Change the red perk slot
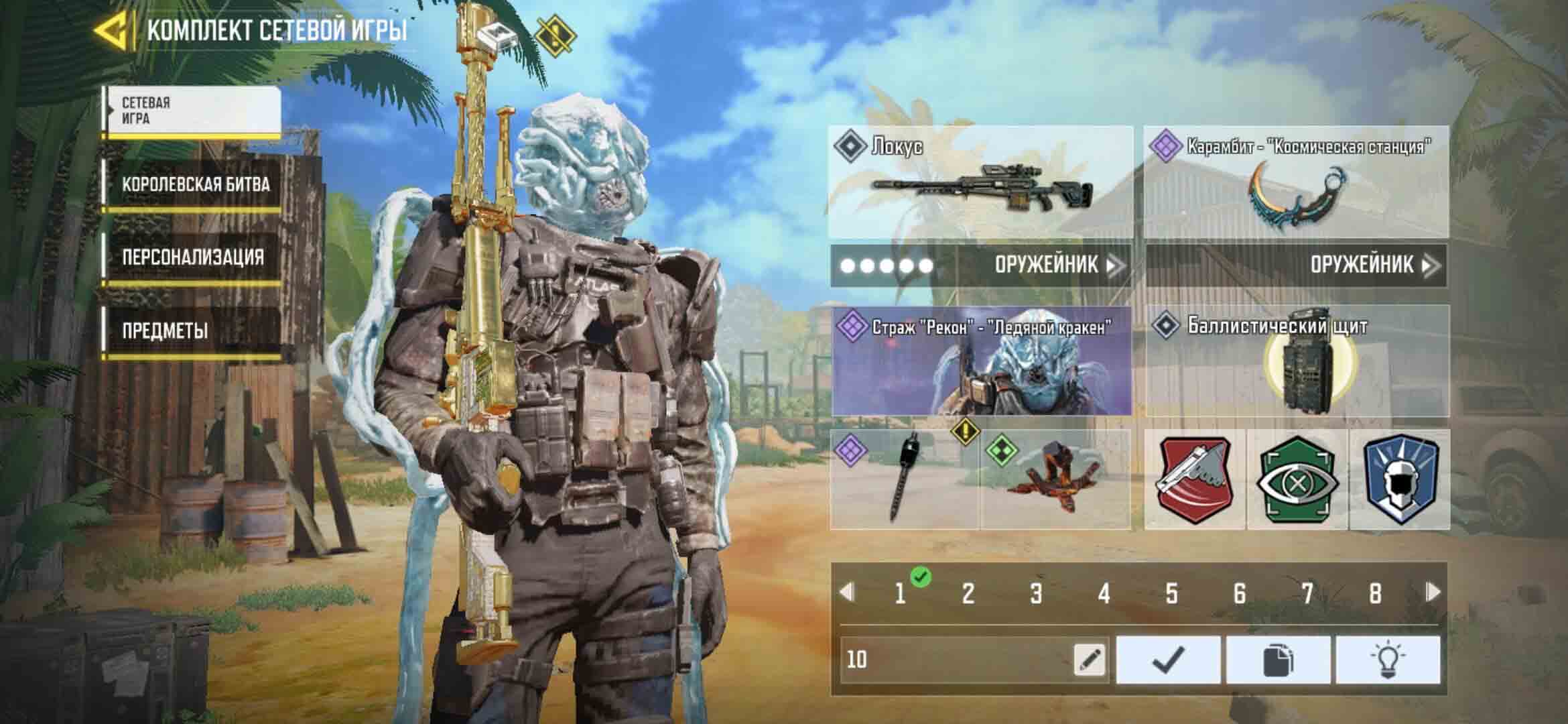 point(1195,480)
